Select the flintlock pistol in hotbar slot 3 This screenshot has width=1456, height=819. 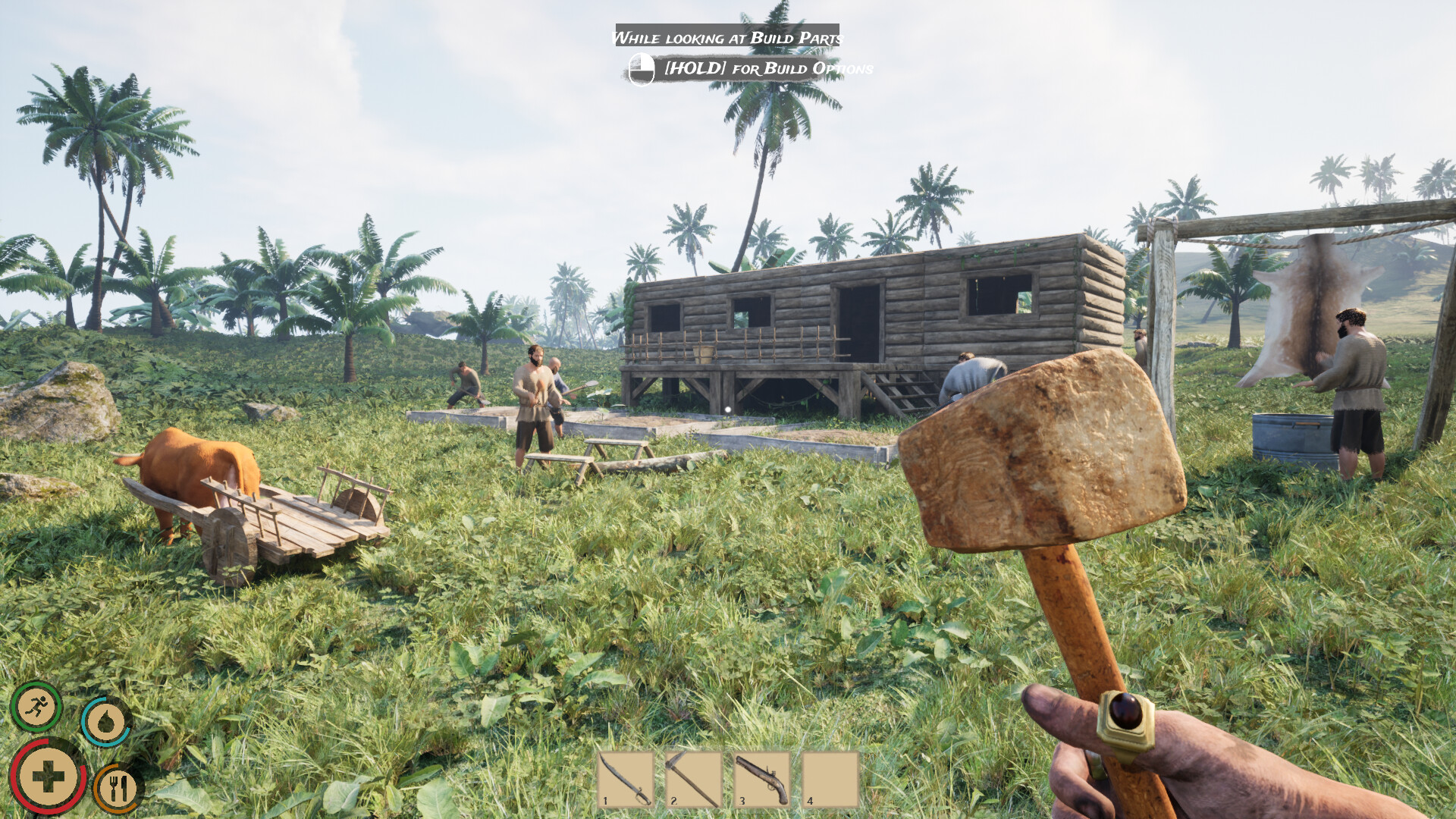click(x=761, y=779)
